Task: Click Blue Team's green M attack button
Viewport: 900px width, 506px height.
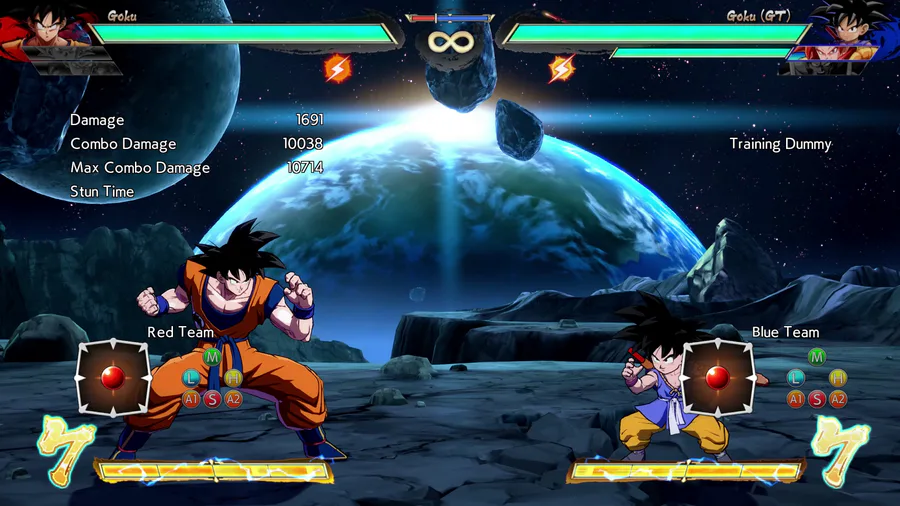Action: click(817, 356)
